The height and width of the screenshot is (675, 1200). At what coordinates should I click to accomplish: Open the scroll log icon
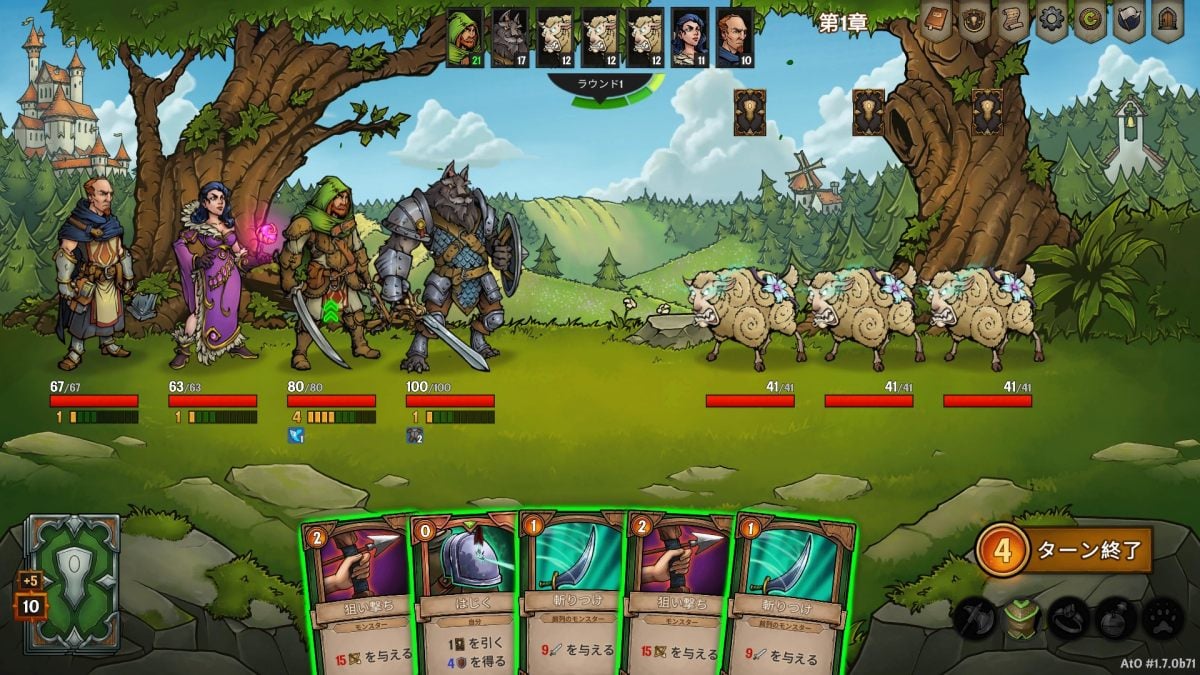(1013, 22)
